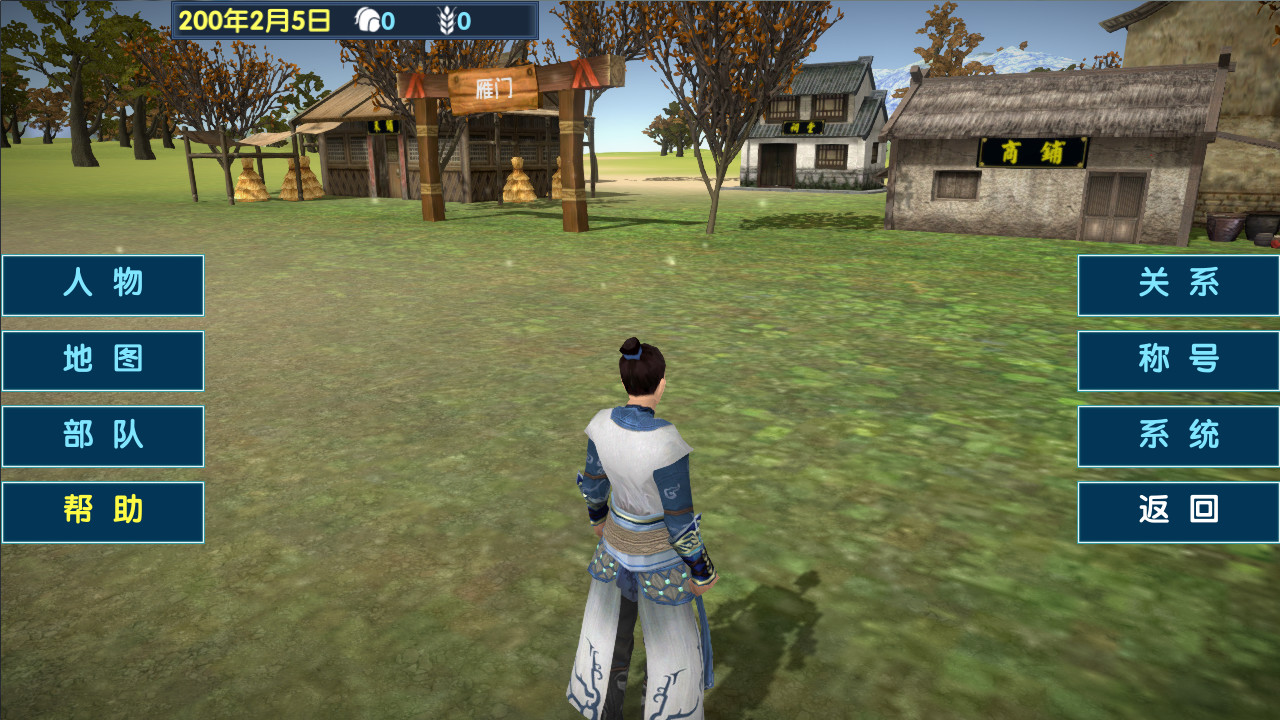Viewport: 1280px width, 720px height.
Task: Open the 关系 (Relations) panel
Action: click(x=1177, y=285)
